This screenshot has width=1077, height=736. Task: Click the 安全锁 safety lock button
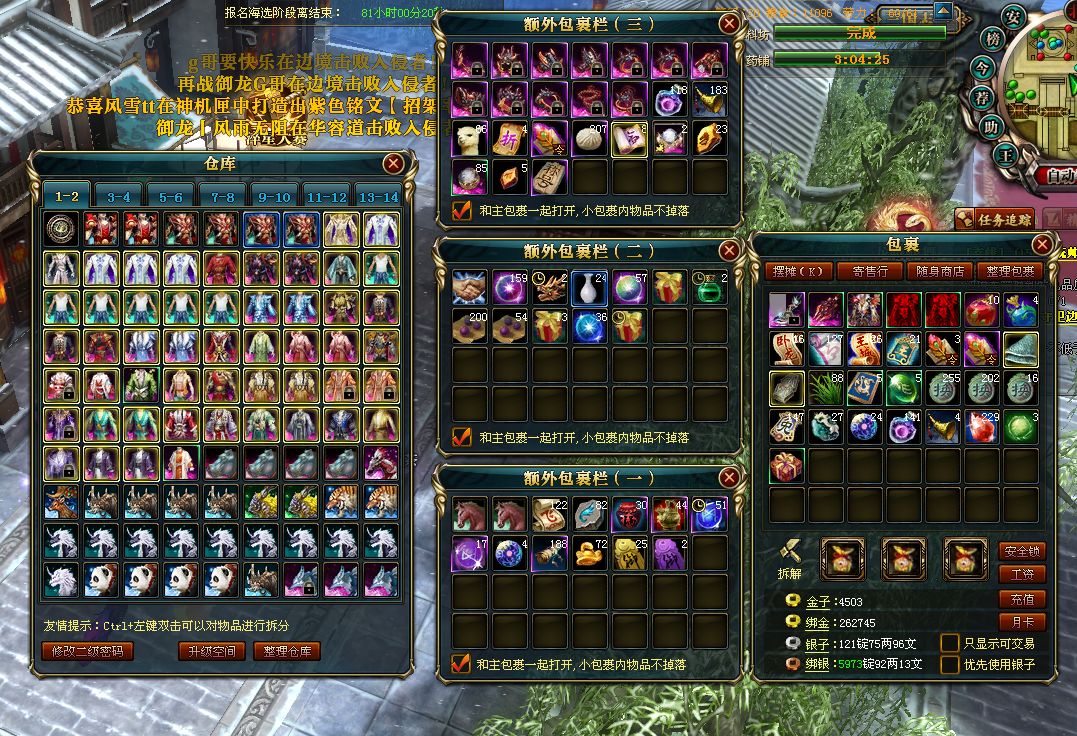pos(1021,551)
